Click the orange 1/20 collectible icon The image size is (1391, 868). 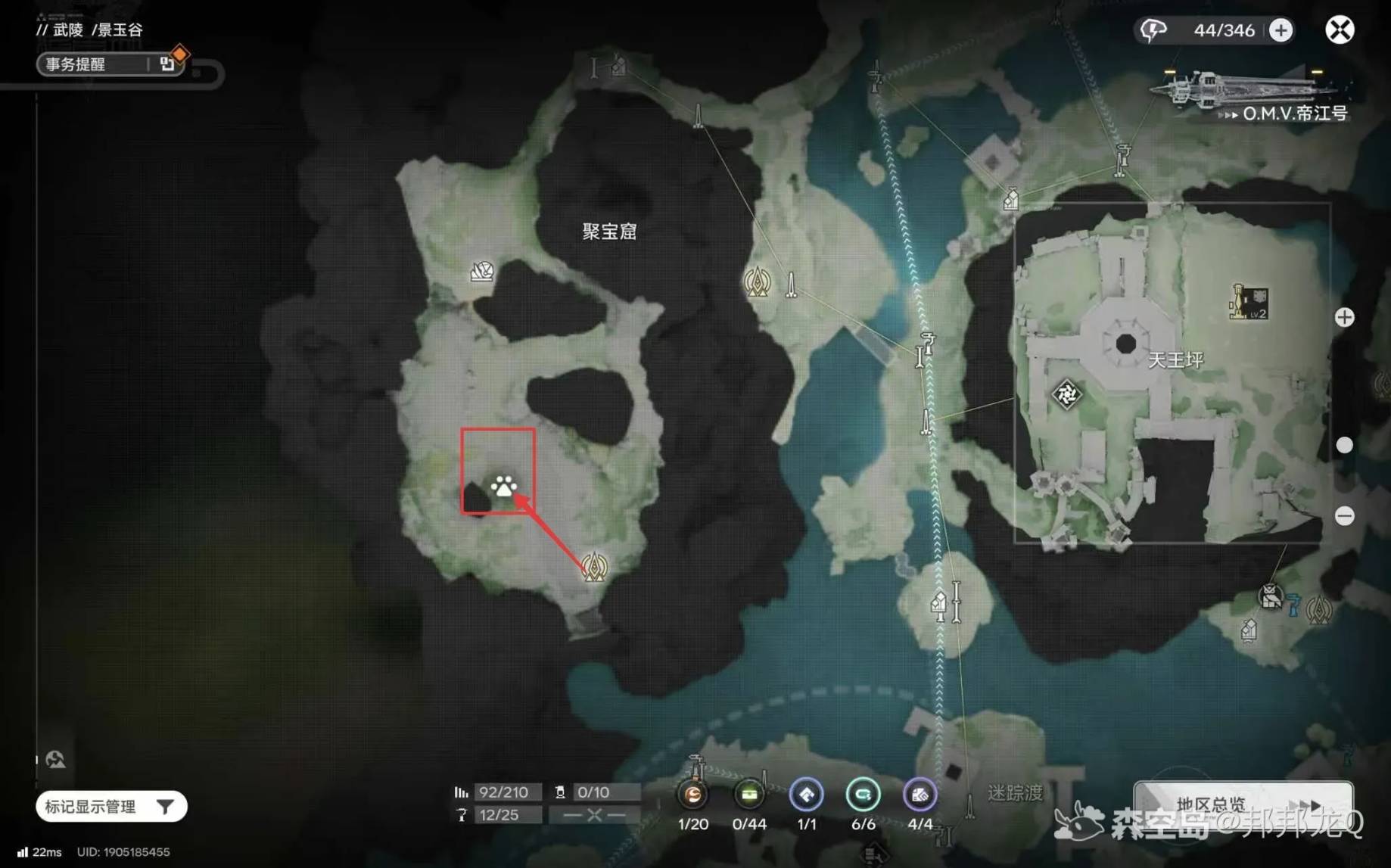692,795
